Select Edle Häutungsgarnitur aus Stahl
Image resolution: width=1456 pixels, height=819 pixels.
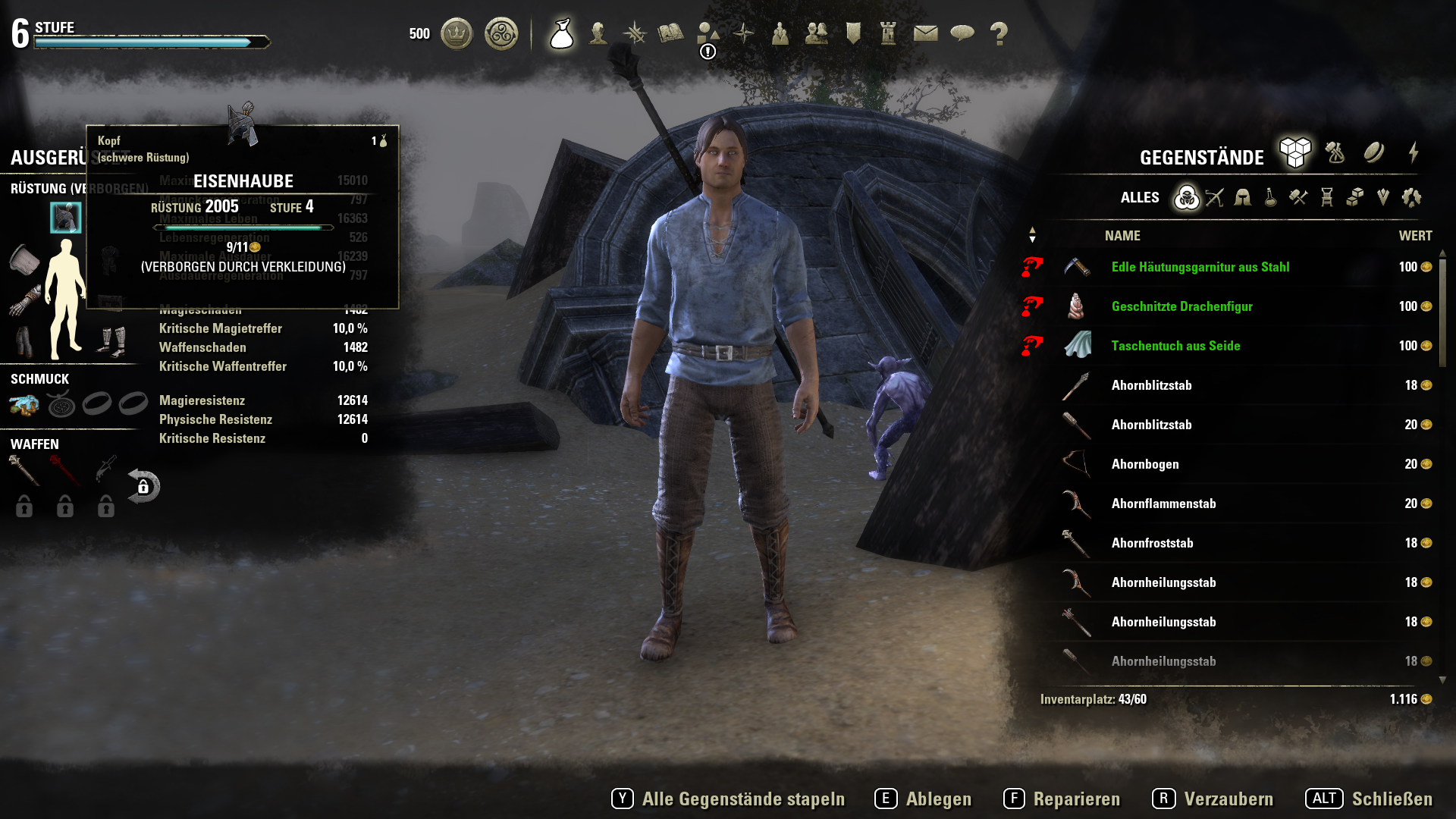(1200, 267)
